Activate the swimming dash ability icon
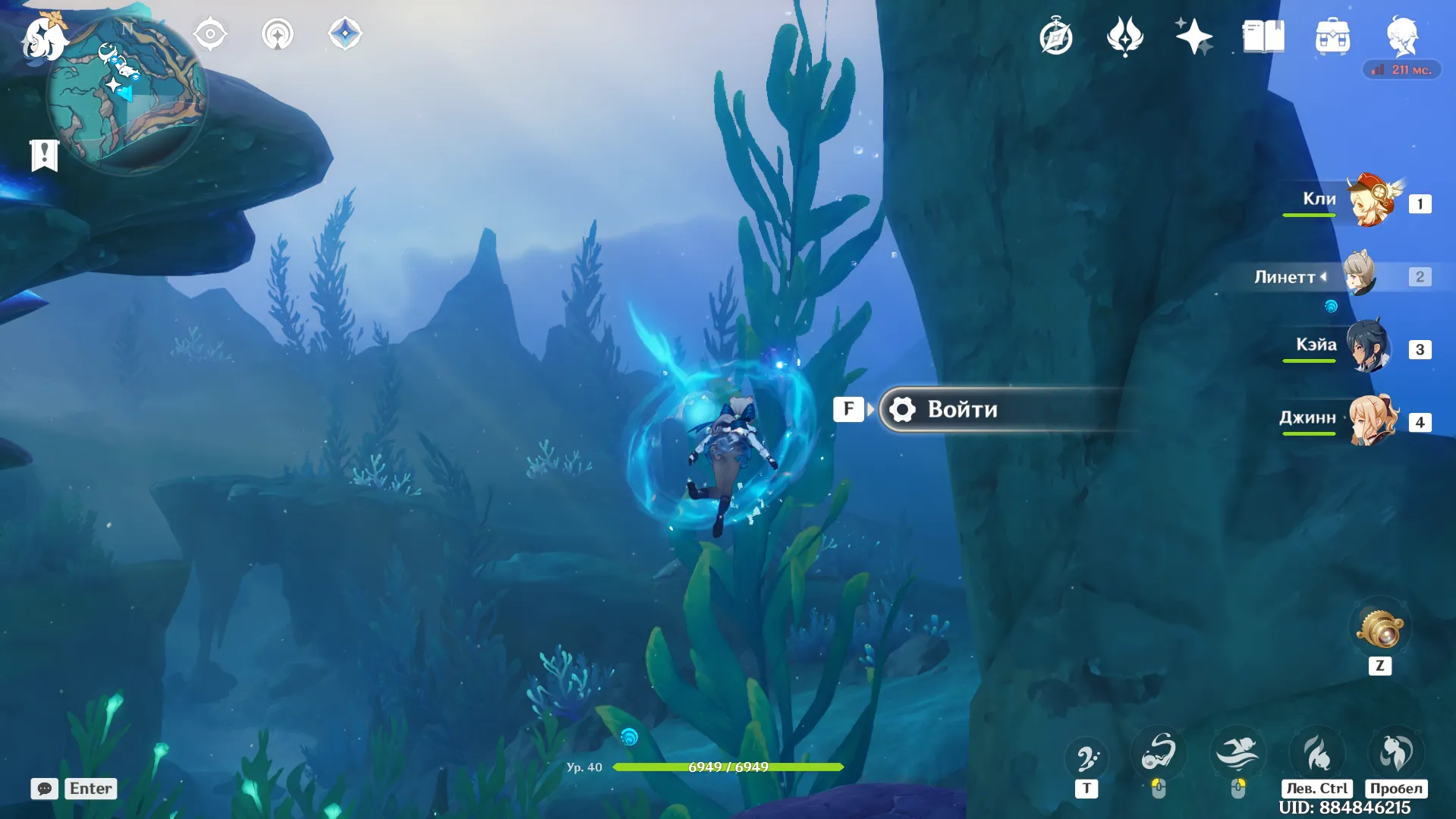 coord(1237,754)
